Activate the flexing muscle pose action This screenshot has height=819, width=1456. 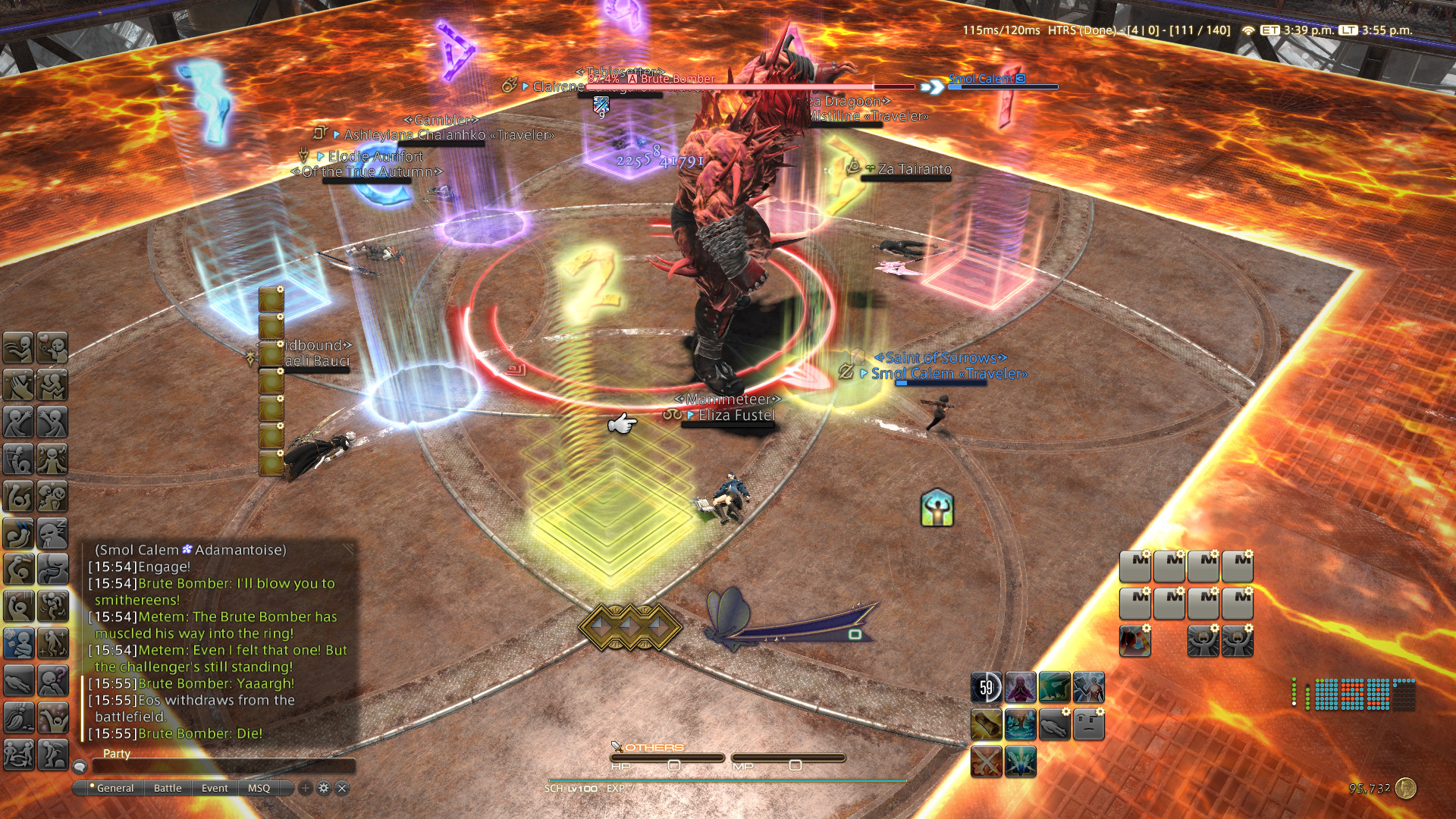(x=937, y=508)
